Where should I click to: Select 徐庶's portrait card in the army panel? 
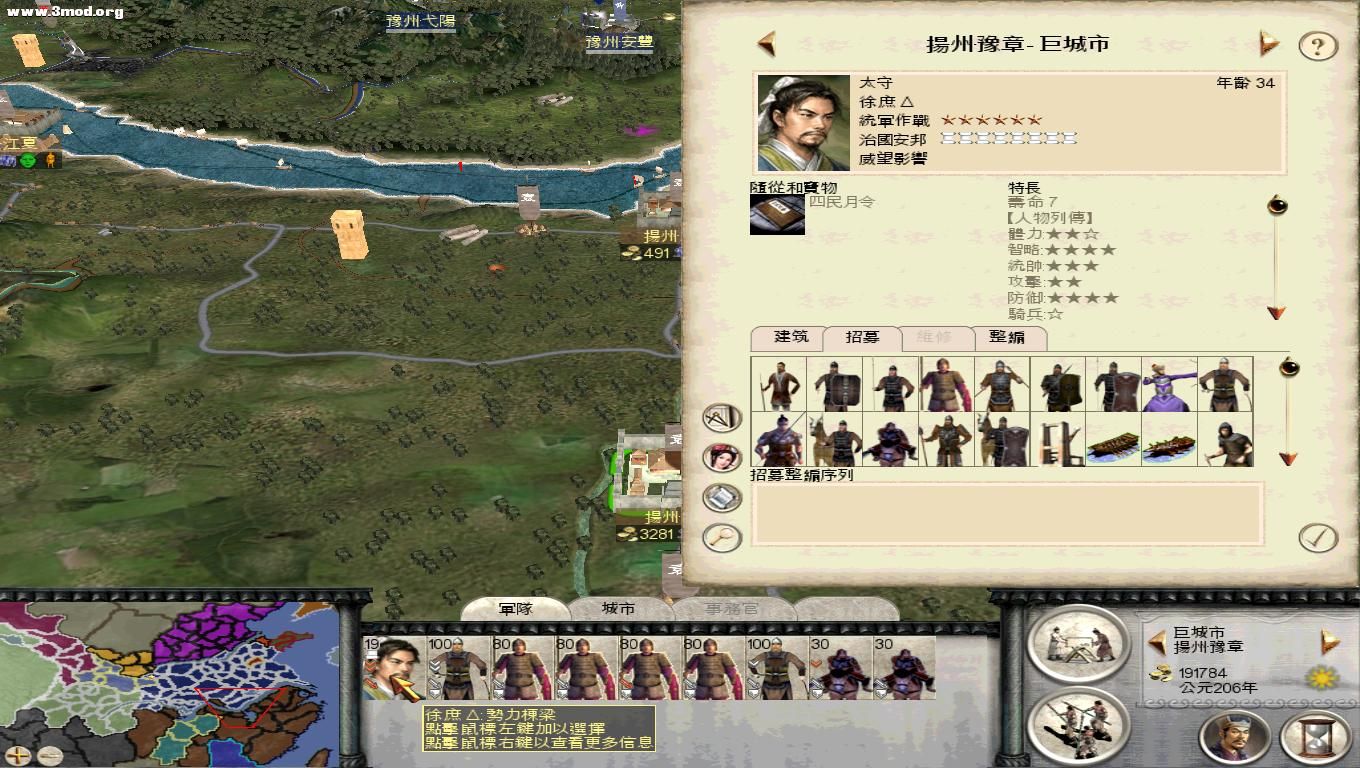pos(396,668)
